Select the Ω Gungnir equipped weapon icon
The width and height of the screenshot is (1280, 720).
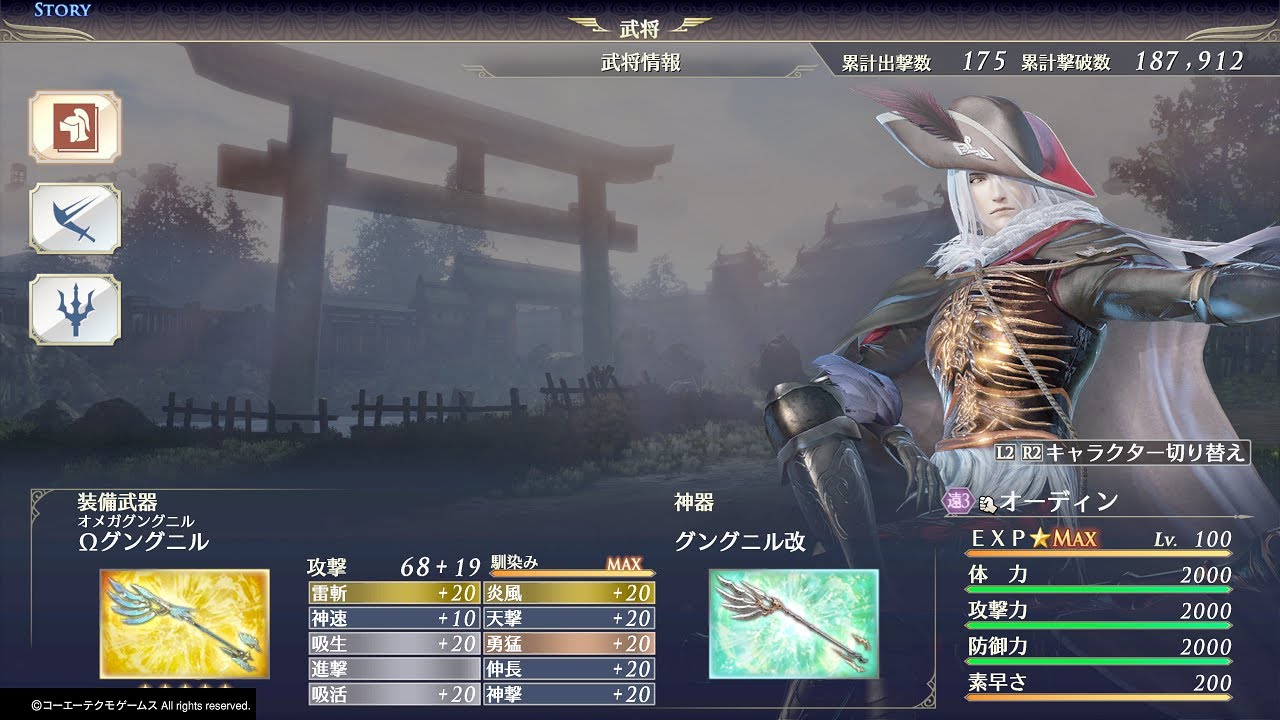184,624
